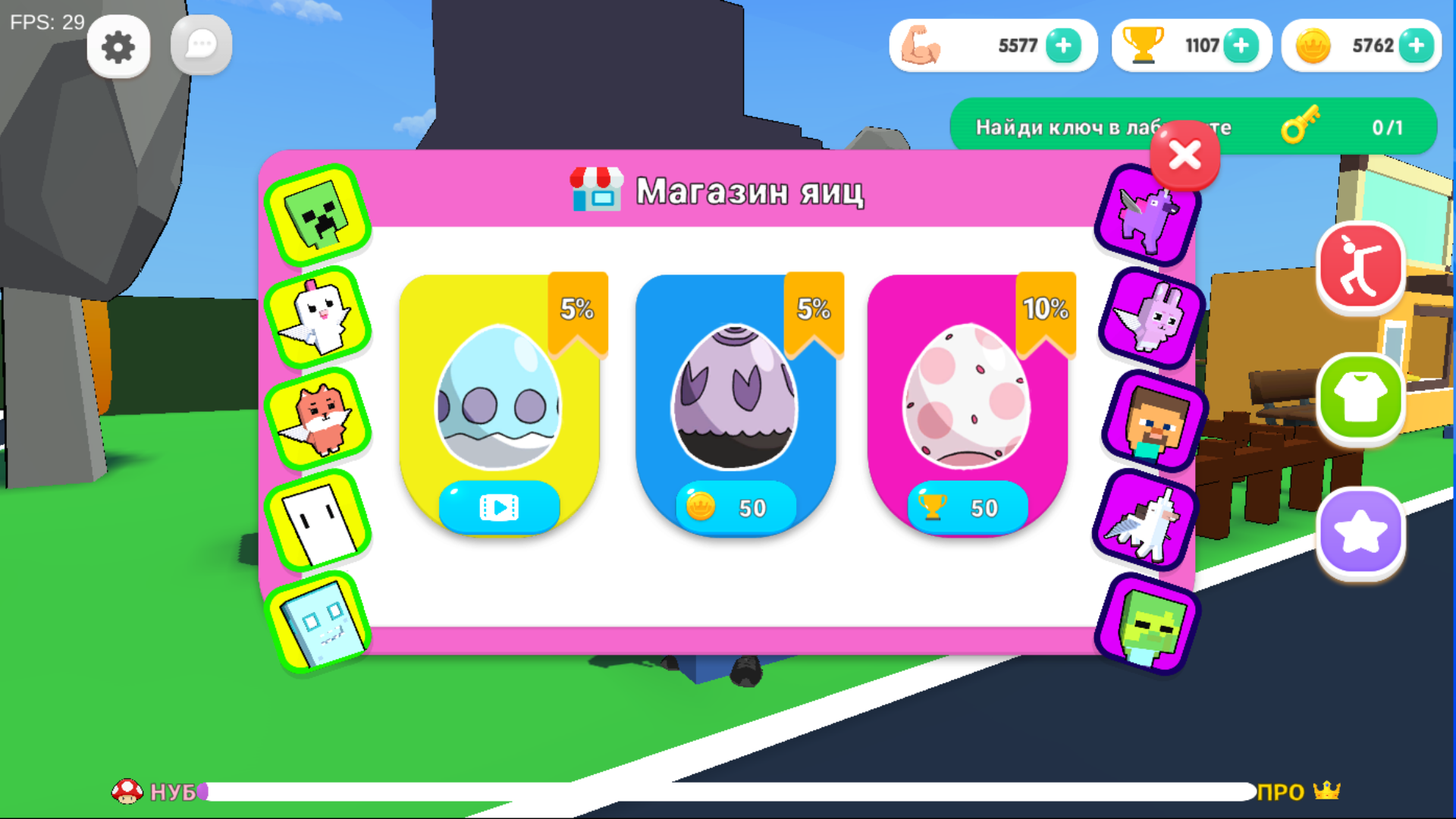Open the settings gear menu
The image size is (1456, 819).
(118, 45)
